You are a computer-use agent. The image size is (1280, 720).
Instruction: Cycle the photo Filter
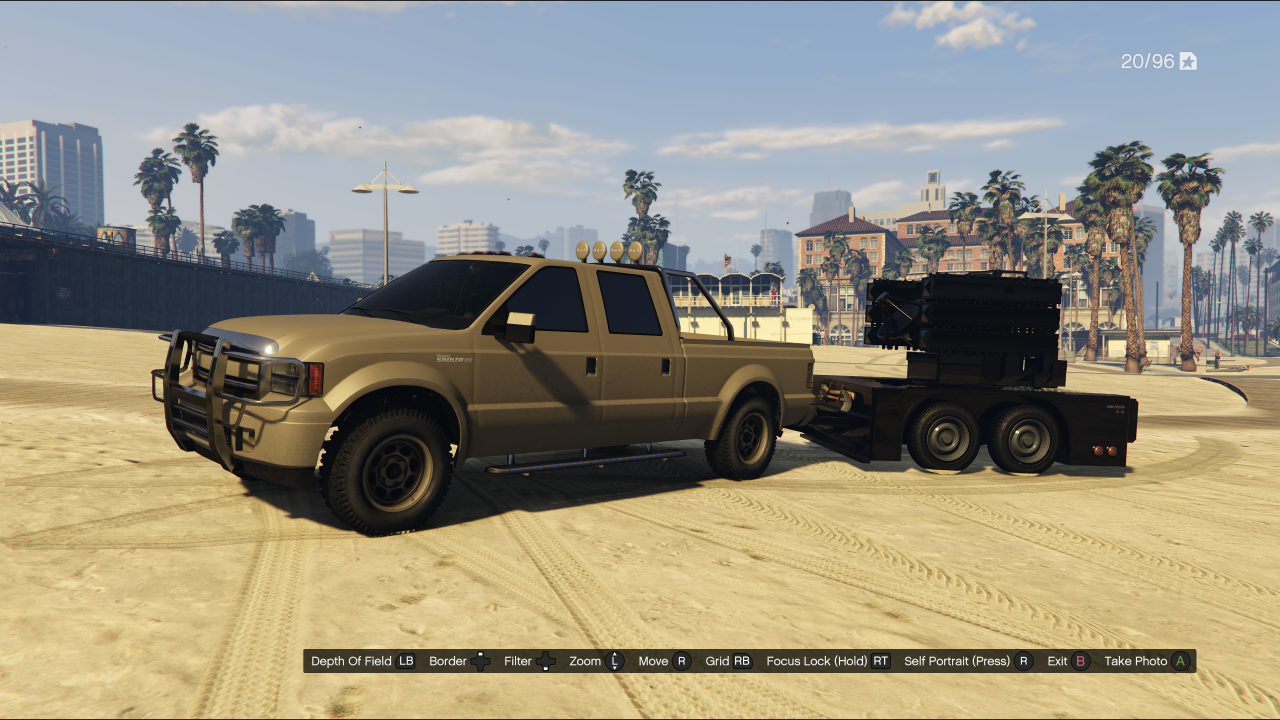(x=530, y=661)
